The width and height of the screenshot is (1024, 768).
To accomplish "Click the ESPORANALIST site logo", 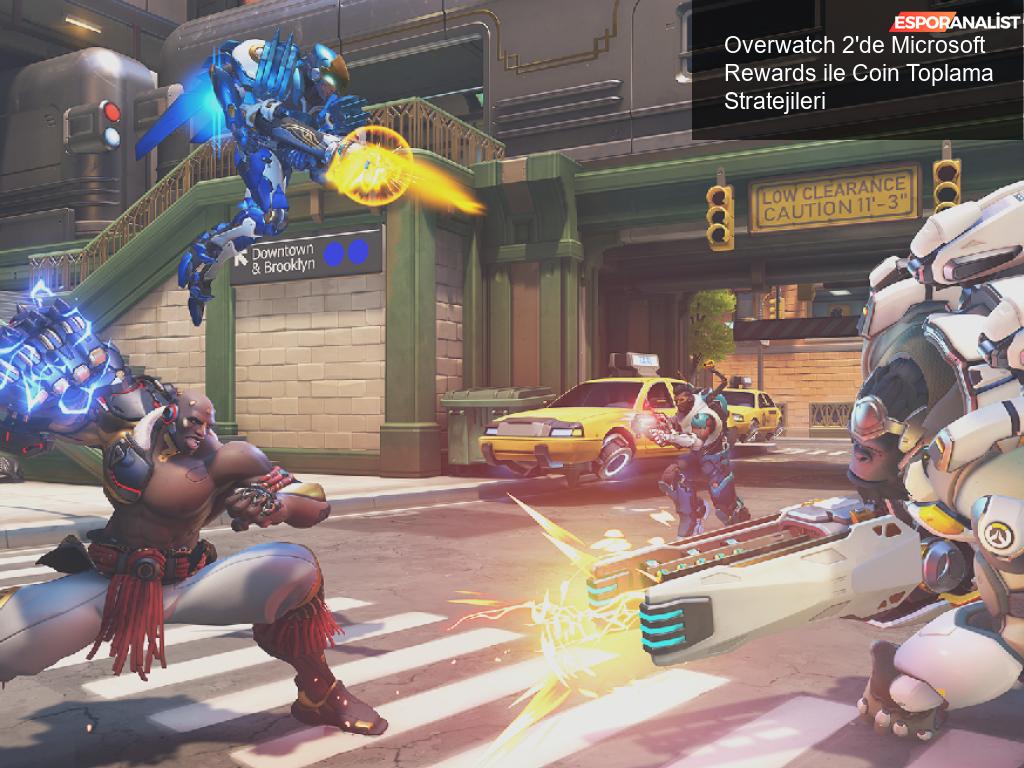I will [956, 22].
